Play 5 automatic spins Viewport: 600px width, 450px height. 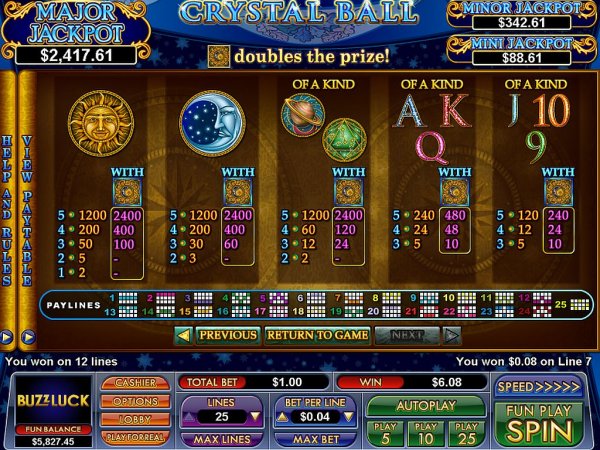coord(386,432)
